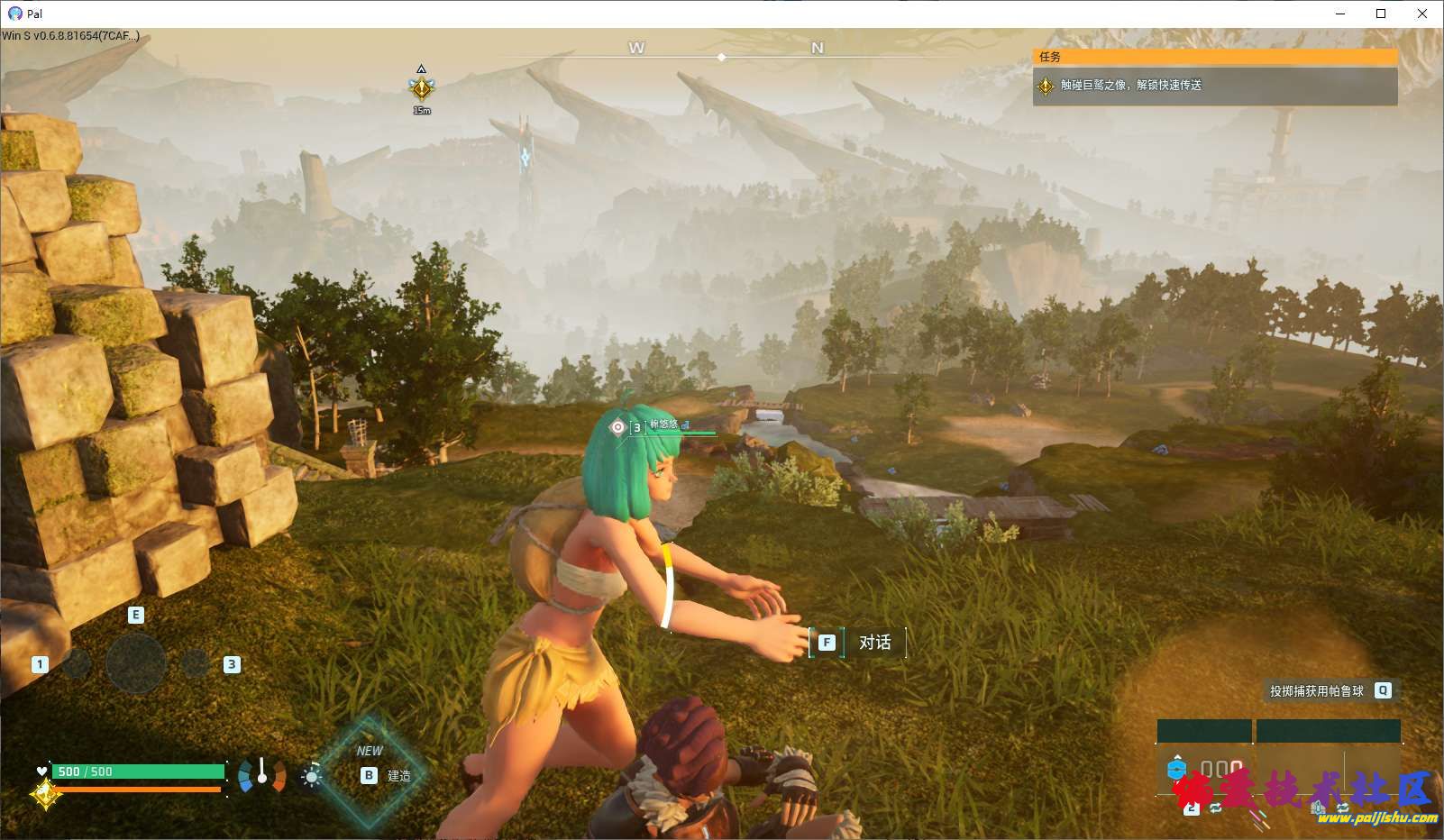The height and width of the screenshot is (840, 1444).
Task: Maximize the Pal game window
Action: click(x=1381, y=14)
